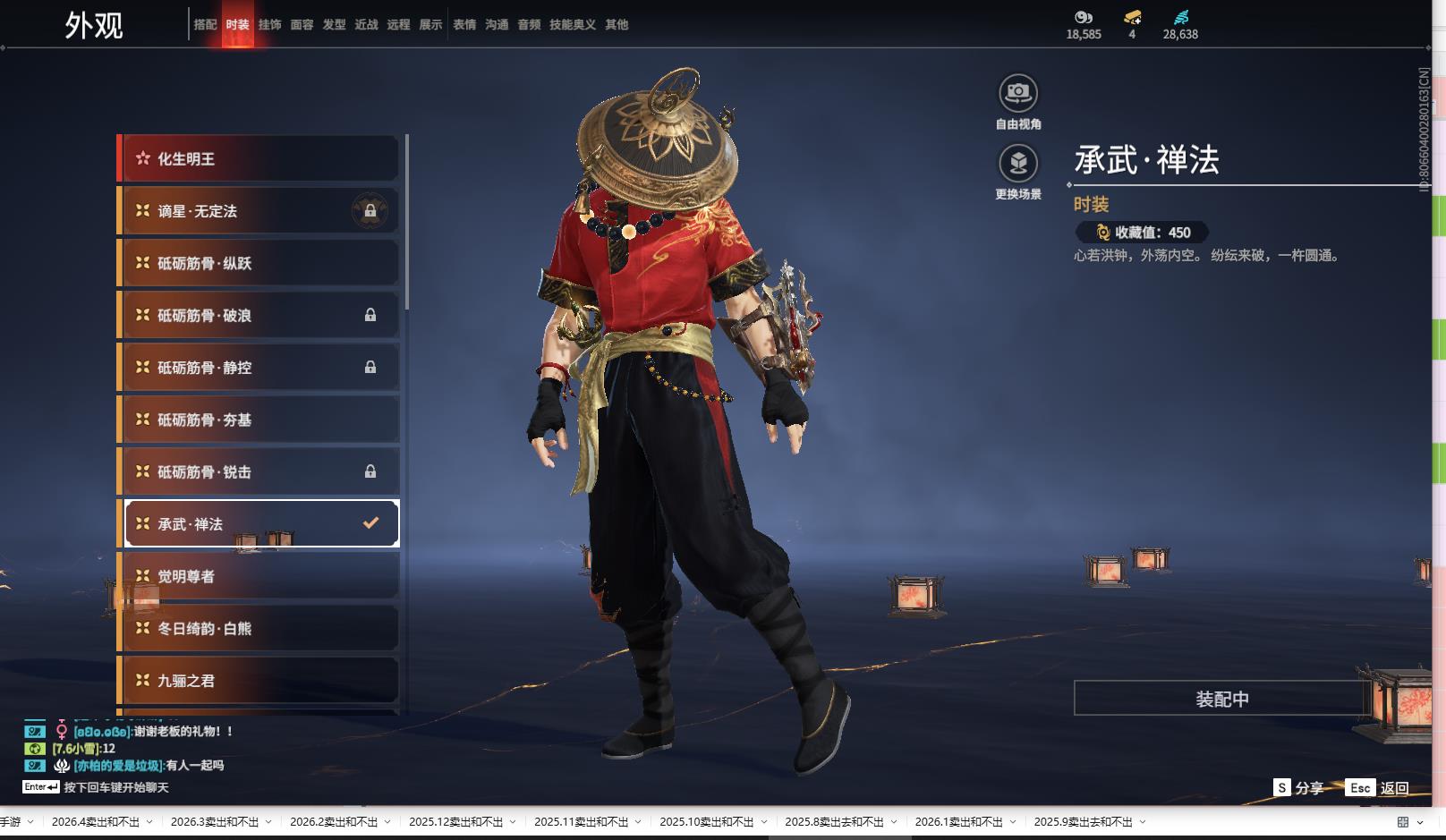
Task: Choose the 觉明尊者 outfit
Action: tap(258, 576)
